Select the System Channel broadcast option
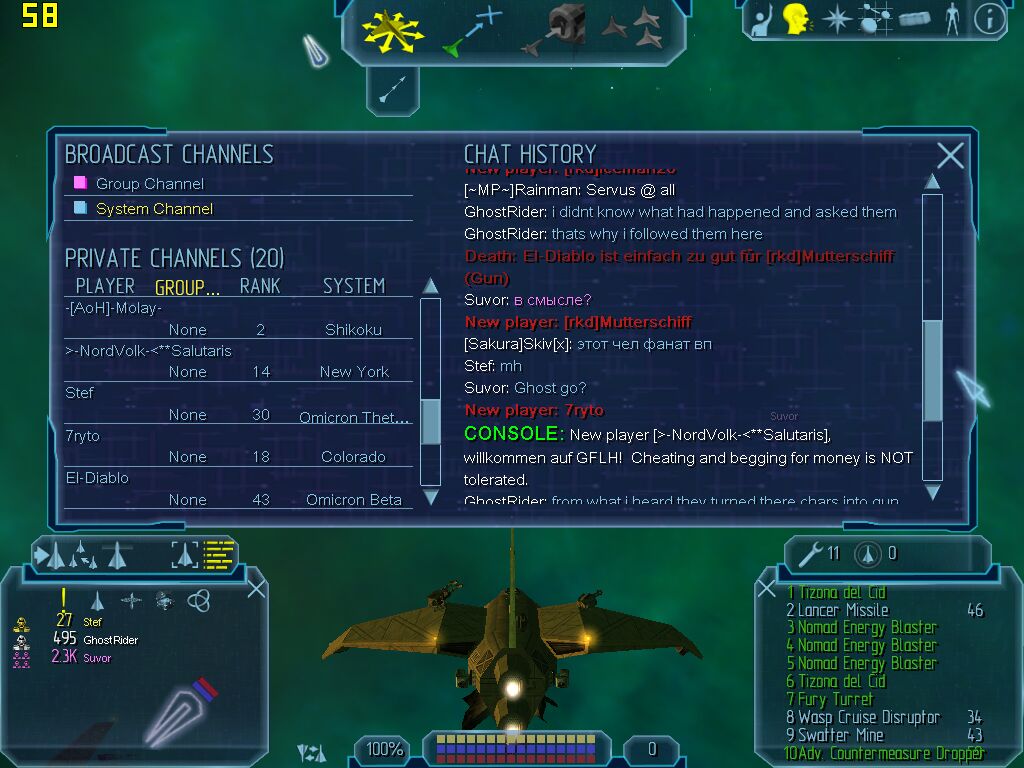Viewport: 1024px width, 768px height. pyautogui.click(x=154, y=209)
